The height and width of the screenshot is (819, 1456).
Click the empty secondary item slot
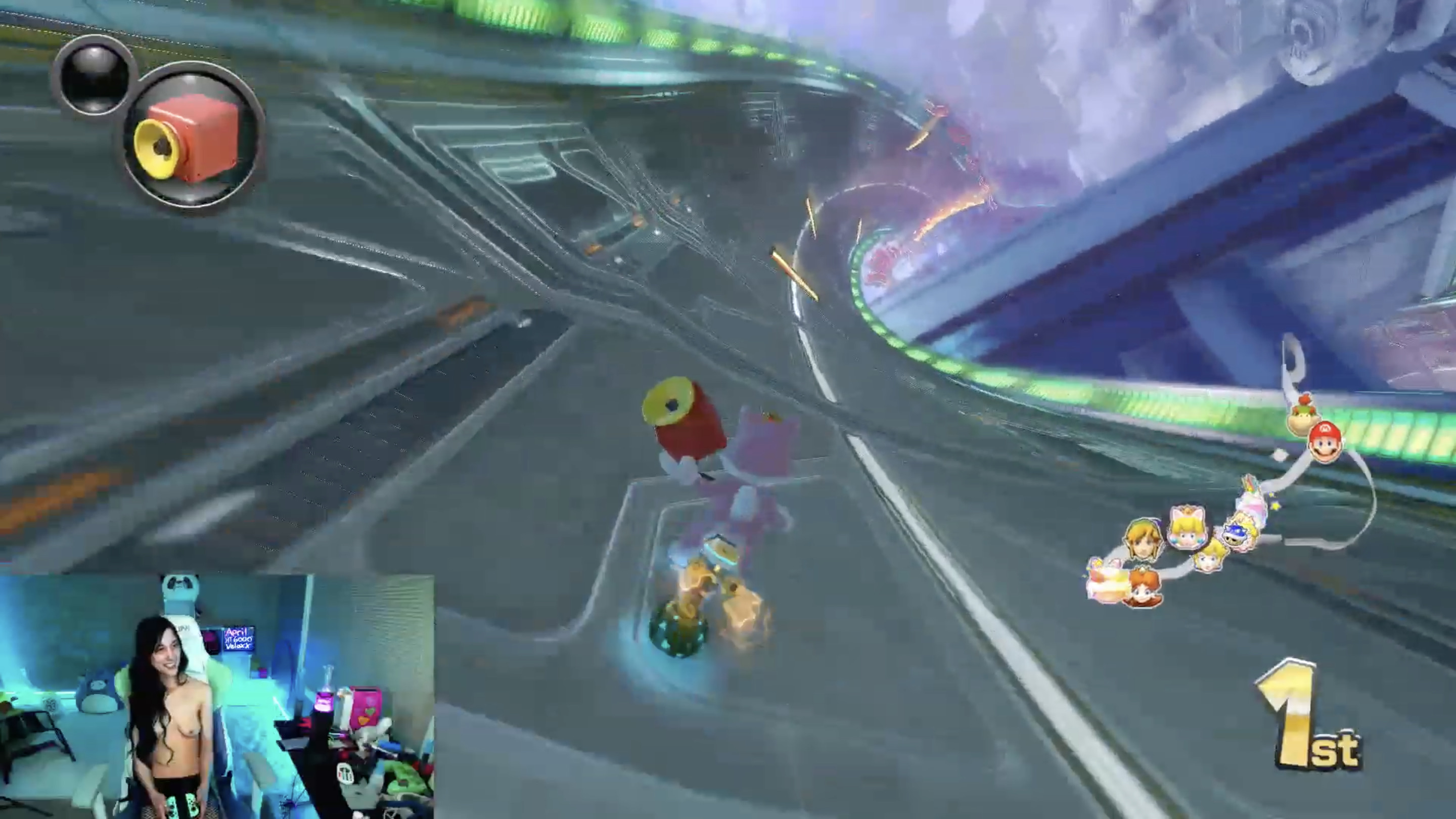[95, 76]
